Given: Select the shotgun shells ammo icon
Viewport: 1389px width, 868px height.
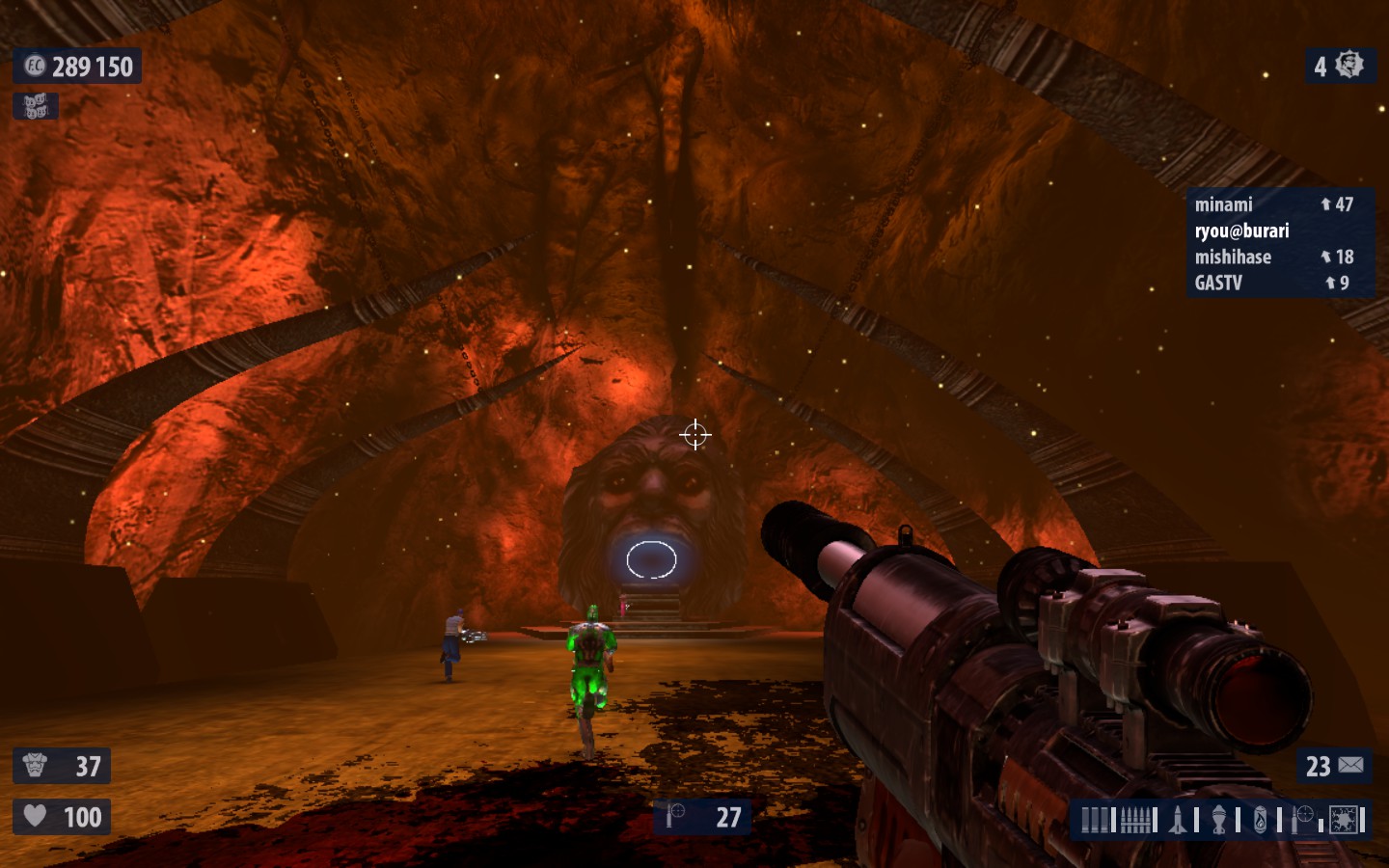Looking at the screenshot, I should (1094, 820).
